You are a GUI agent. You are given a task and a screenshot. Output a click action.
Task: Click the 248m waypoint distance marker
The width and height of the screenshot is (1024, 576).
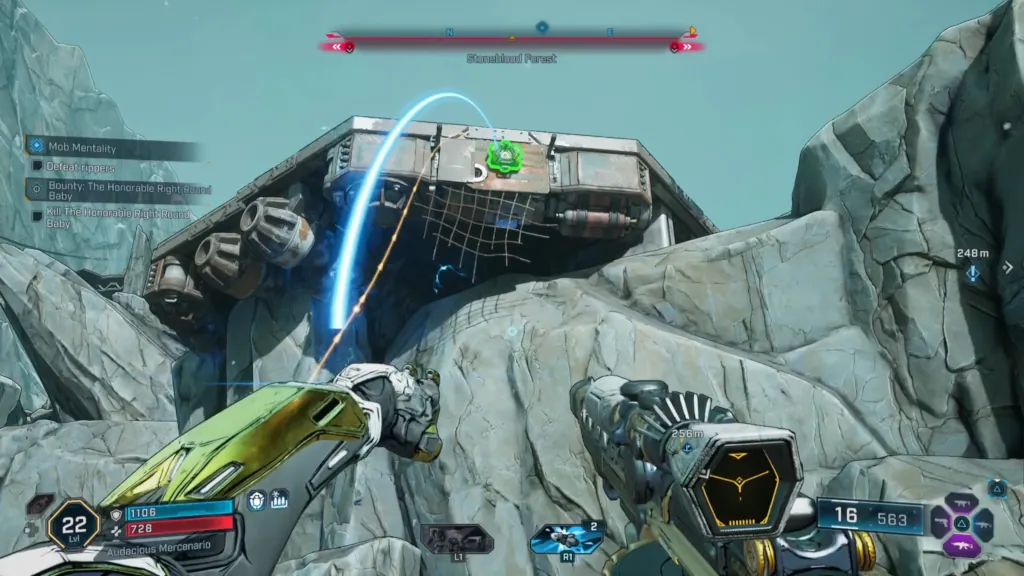click(x=972, y=263)
